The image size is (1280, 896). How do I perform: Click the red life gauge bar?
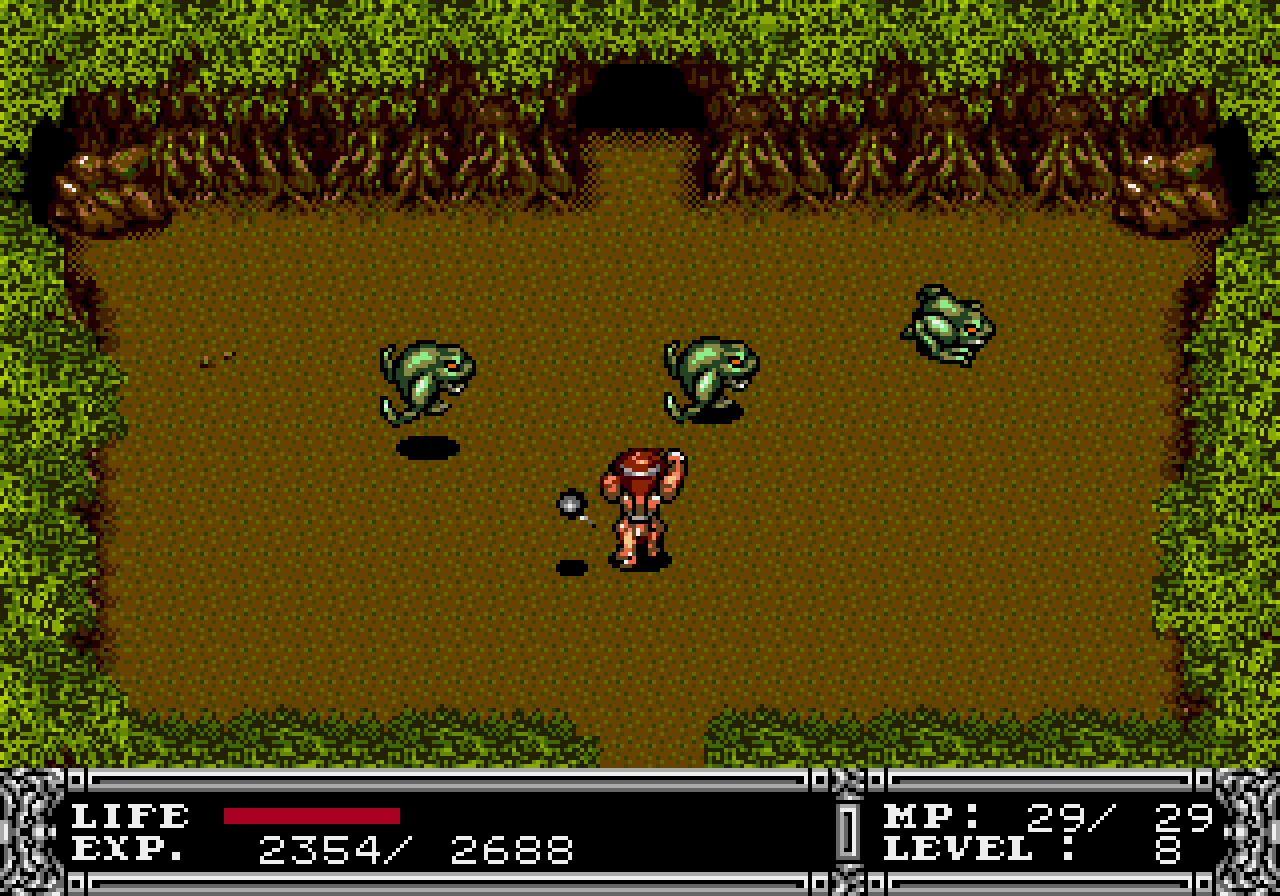310,817
